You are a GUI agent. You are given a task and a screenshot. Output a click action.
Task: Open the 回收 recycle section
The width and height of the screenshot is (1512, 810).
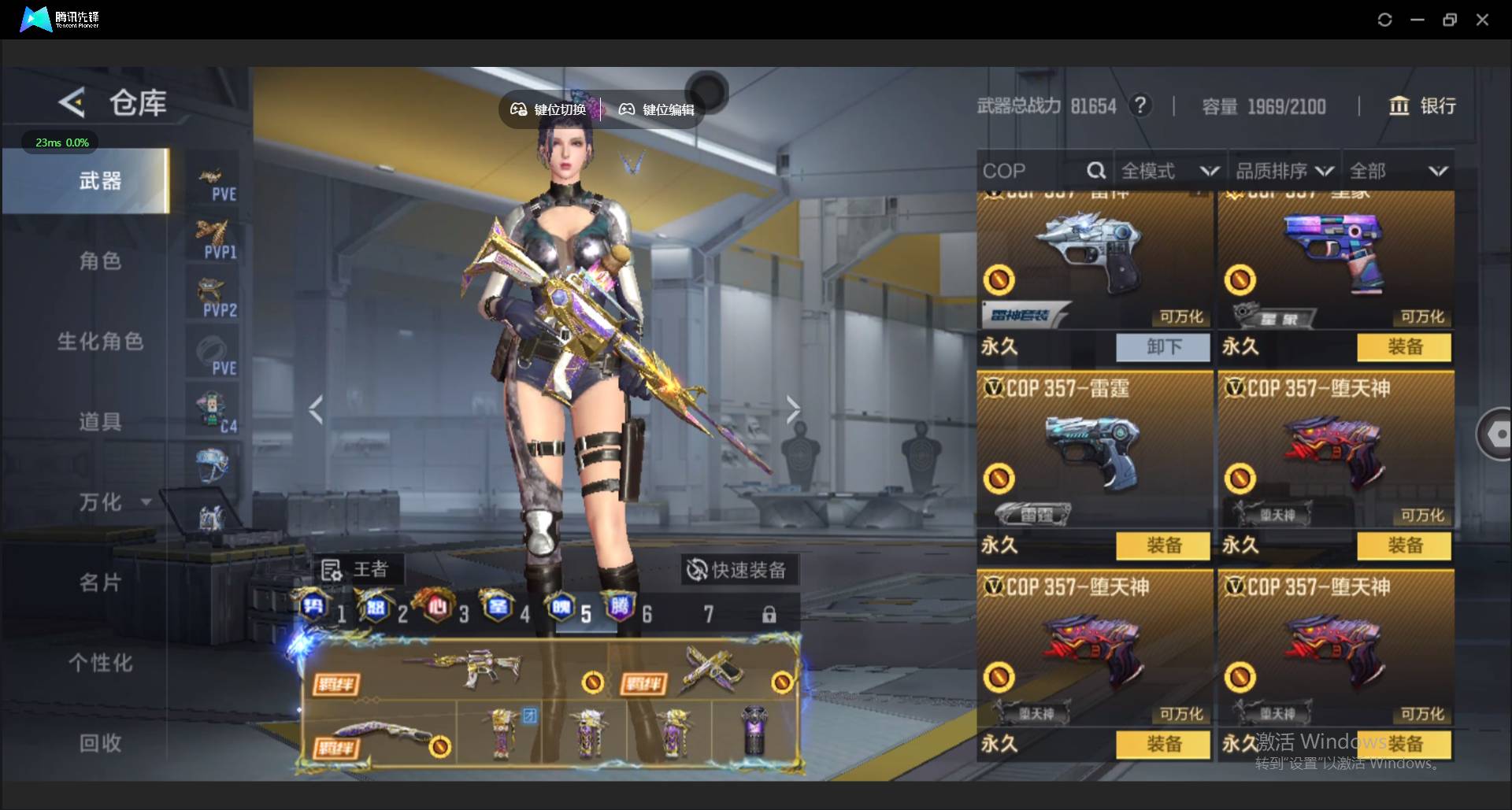click(x=100, y=743)
